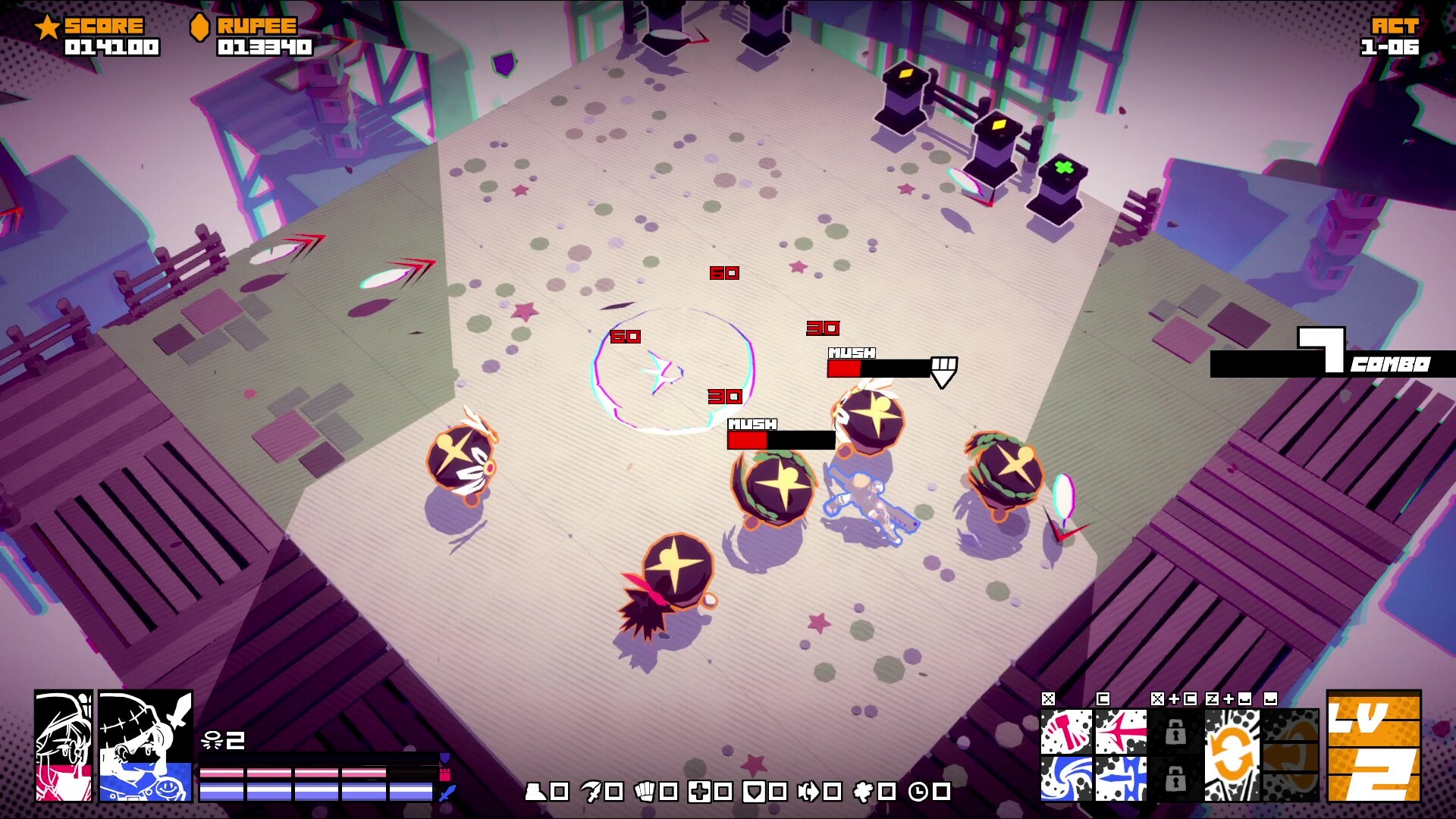Click the health cross item icon

(700, 790)
